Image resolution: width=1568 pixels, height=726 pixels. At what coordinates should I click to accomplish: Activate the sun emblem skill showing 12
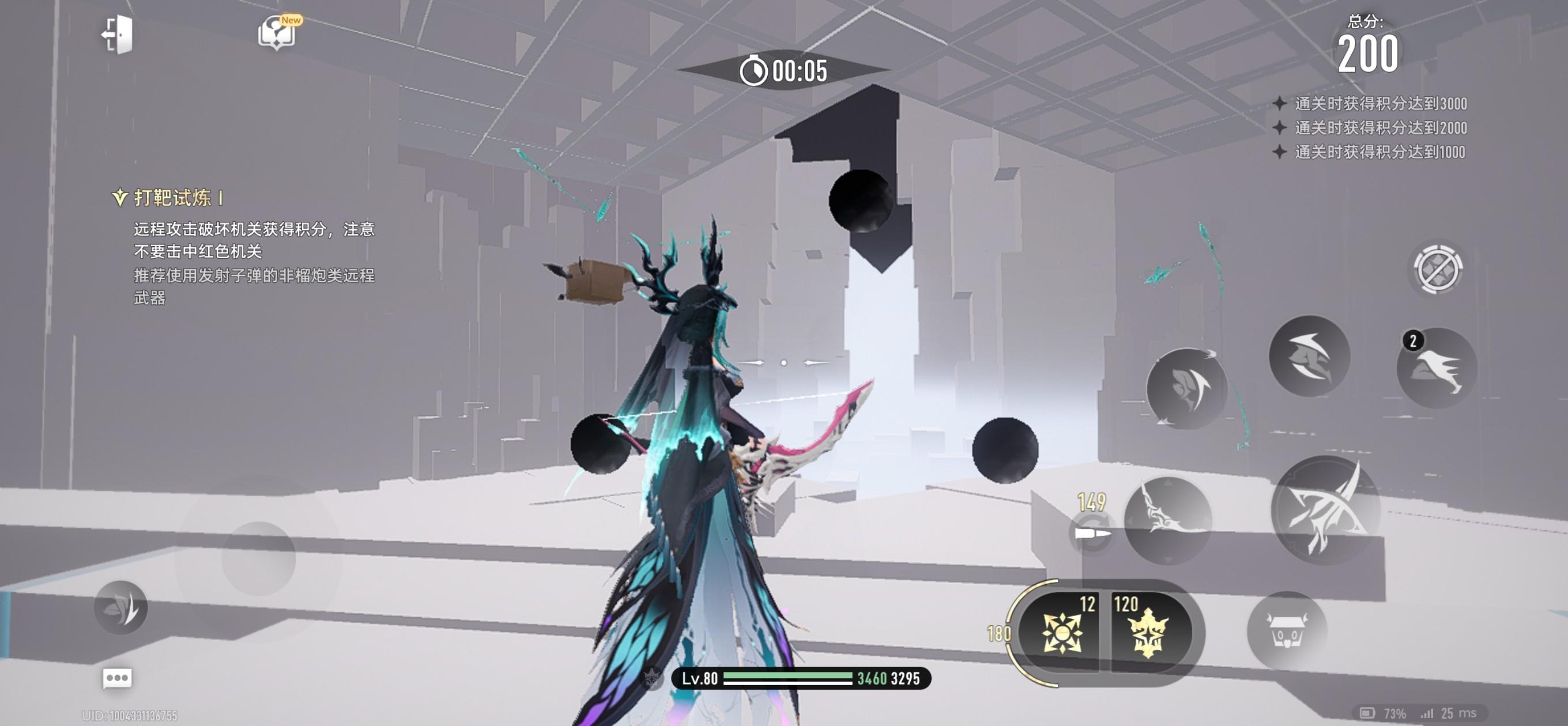pyautogui.click(x=1061, y=632)
